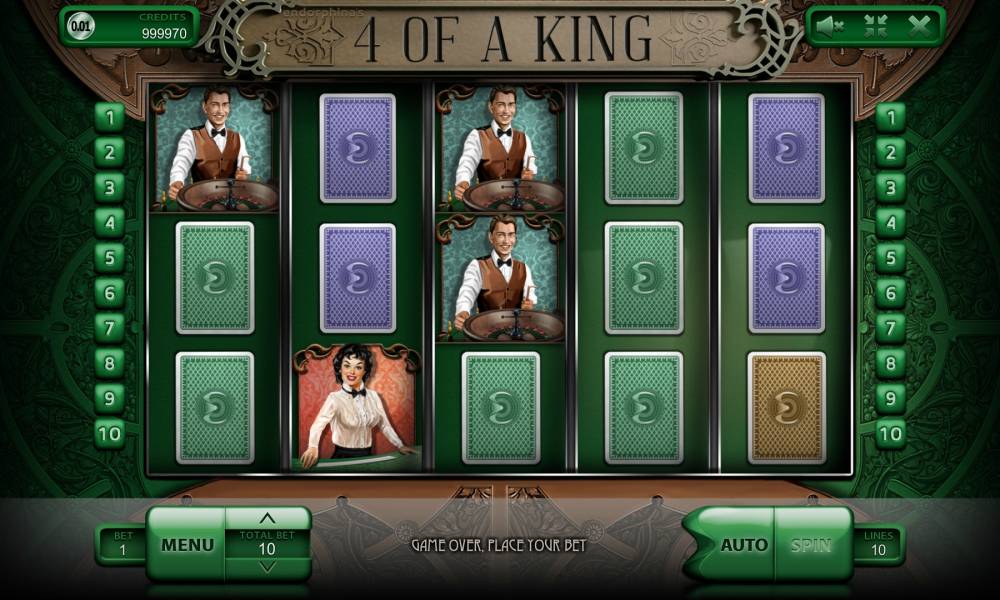Viewport: 1000px width, 600px height.
Task: Decrease total bet with the down arrow
Action: point(267,567)
